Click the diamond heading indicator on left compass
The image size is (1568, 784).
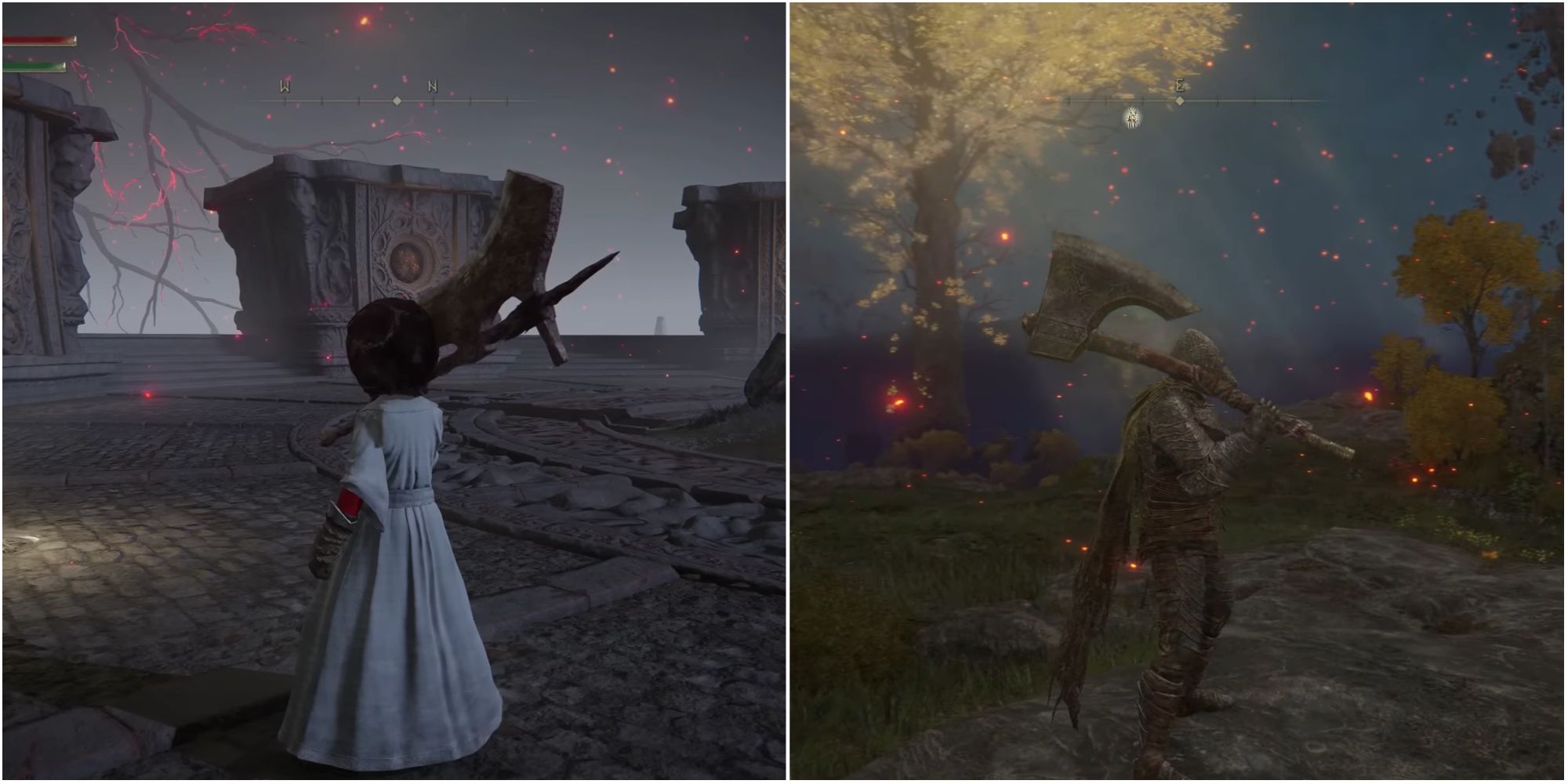pyautogui.click(x=397, y=100)
